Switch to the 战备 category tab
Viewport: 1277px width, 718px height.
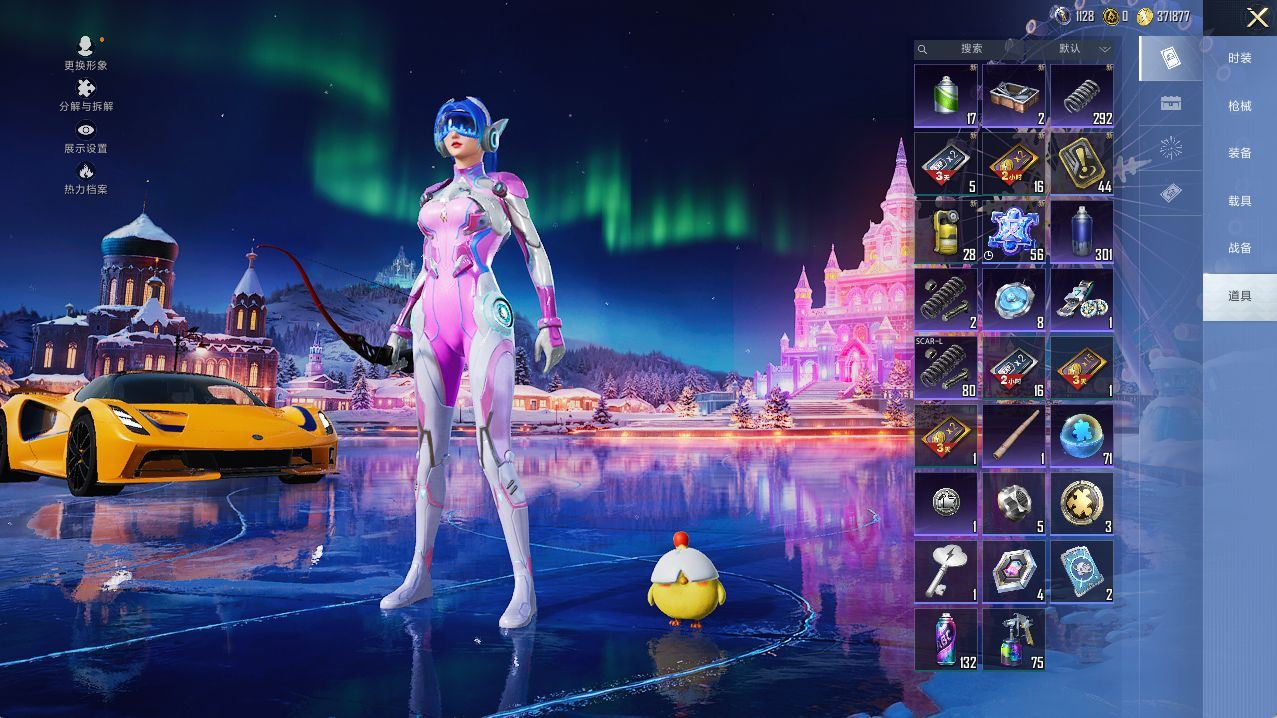point(1239,248)
